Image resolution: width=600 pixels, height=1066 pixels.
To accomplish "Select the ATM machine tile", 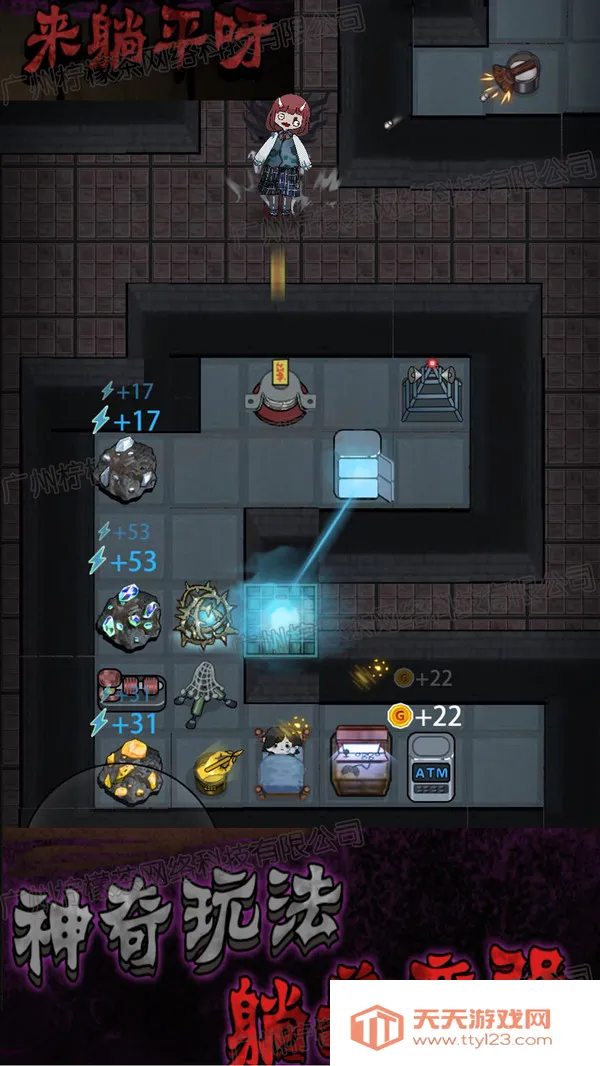I will (431, 768).
